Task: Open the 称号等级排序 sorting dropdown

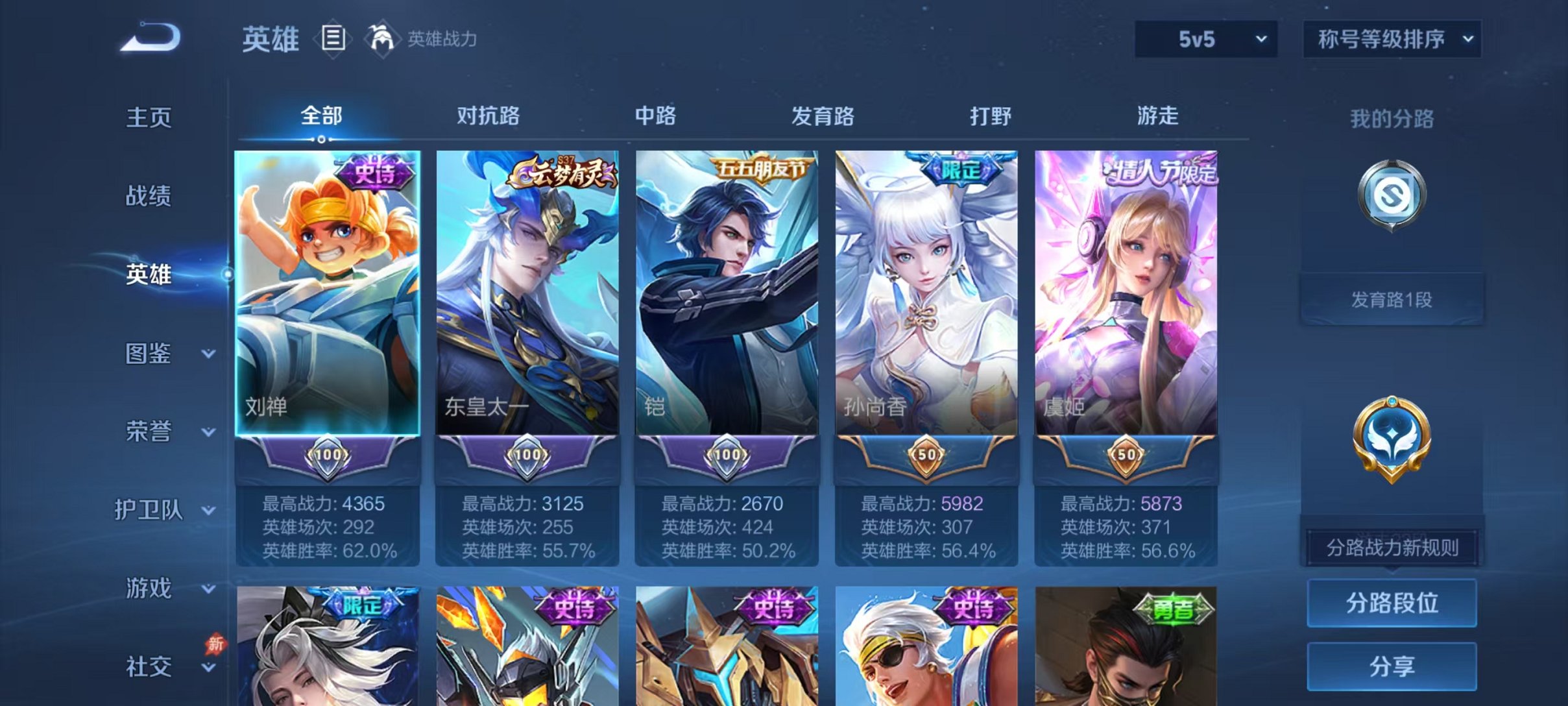Action: 1392,39
